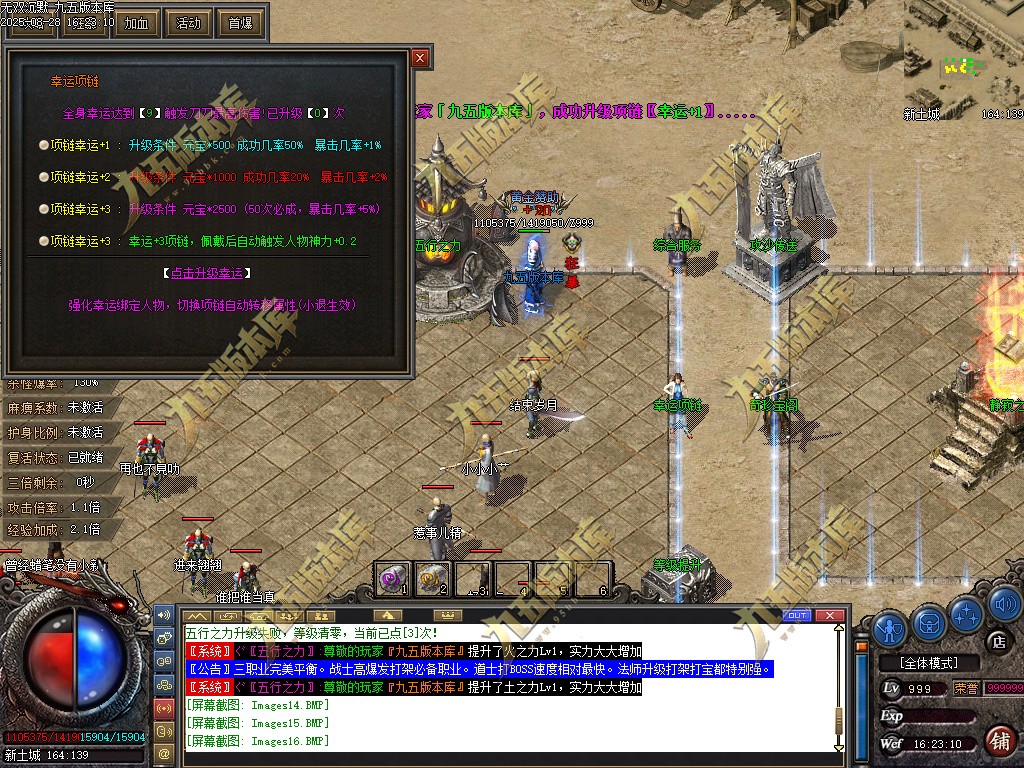Open the 活动 events button

pyautogui.click(x=188, y=23)
